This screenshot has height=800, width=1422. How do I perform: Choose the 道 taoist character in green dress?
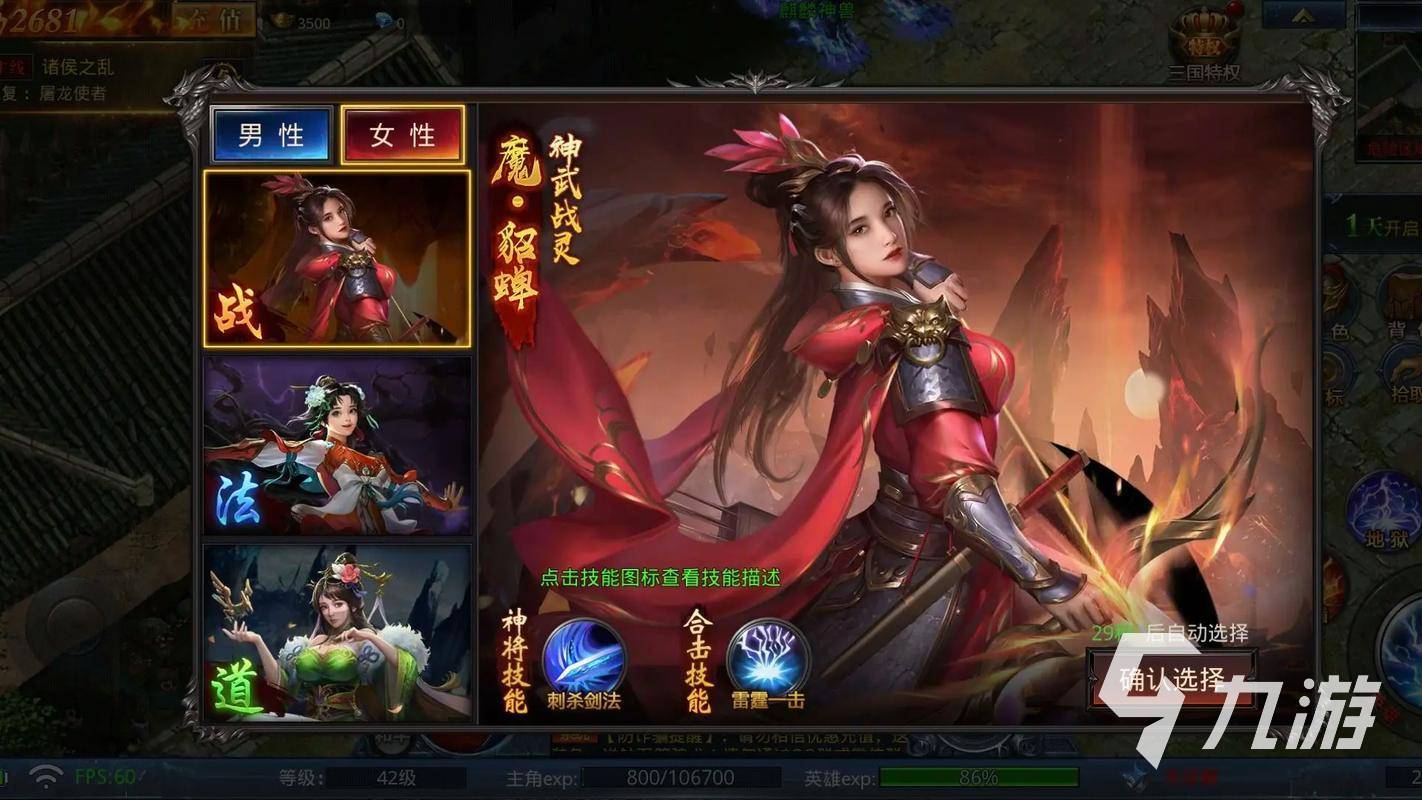337,630
